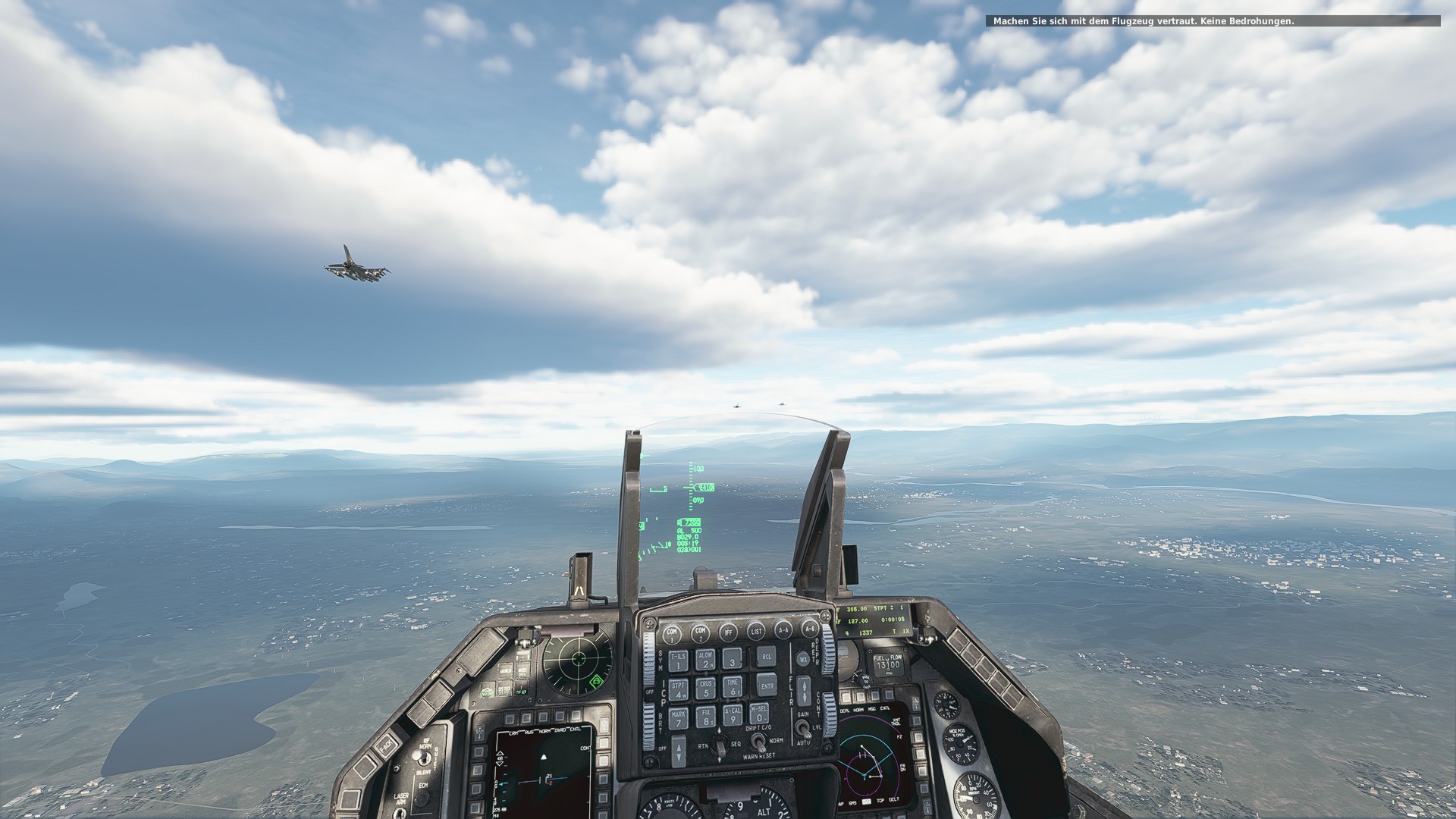Select the FIX 8 keypad button
The height and width of the screenshot is (819, 1456).
pyautogui.click(x=707, y=717)
